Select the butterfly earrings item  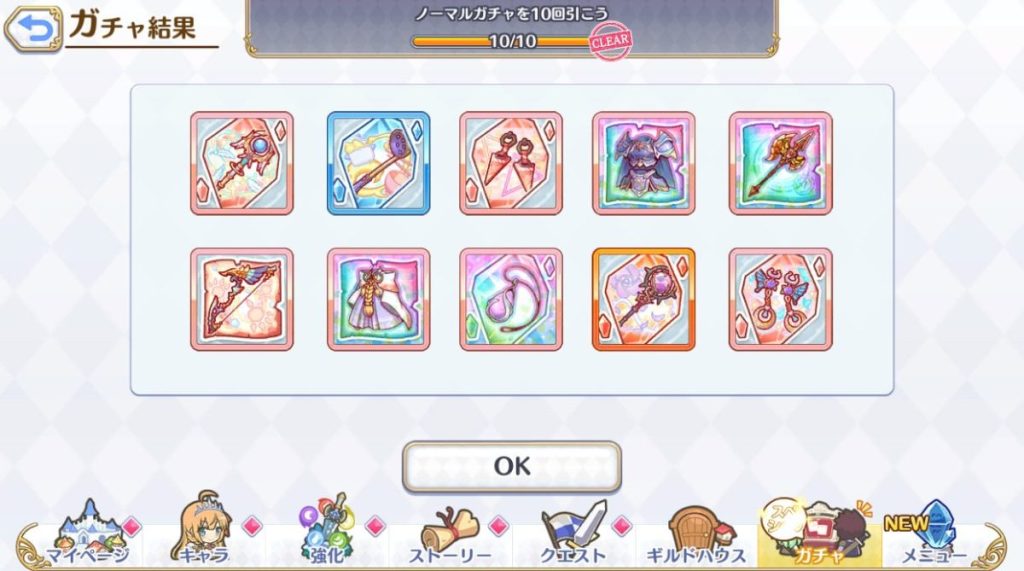[x=780, y=299]
